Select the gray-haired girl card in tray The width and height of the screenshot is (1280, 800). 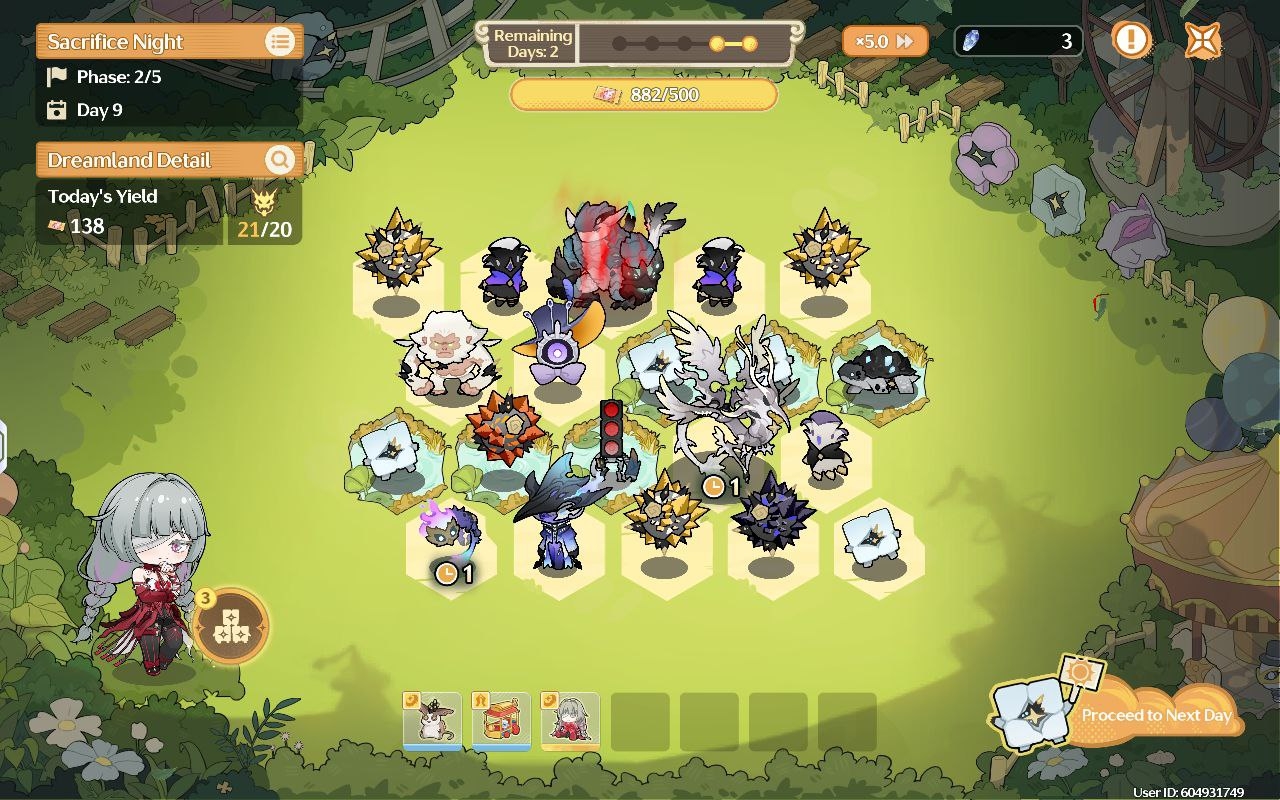tap(570, 720)
